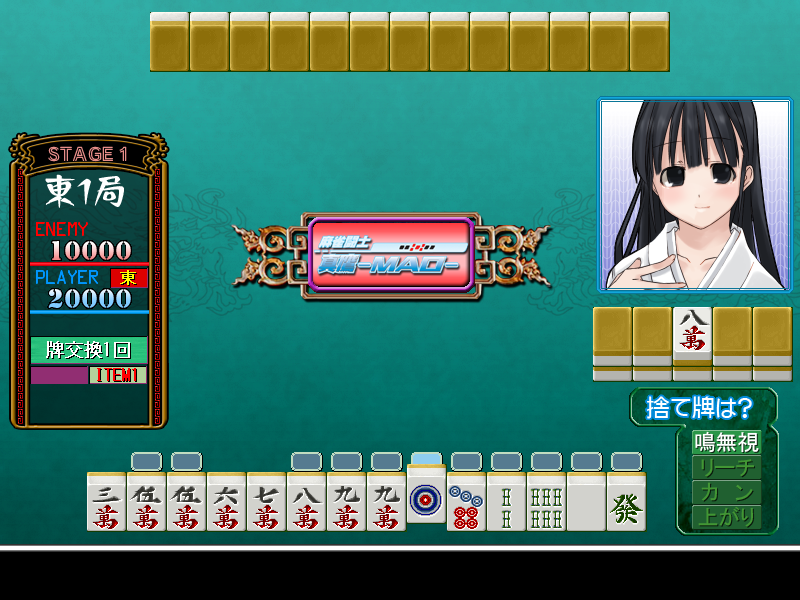800x600 pixels.
Task: Select the blank white dragon tile
Action: (x=586, y=502)
